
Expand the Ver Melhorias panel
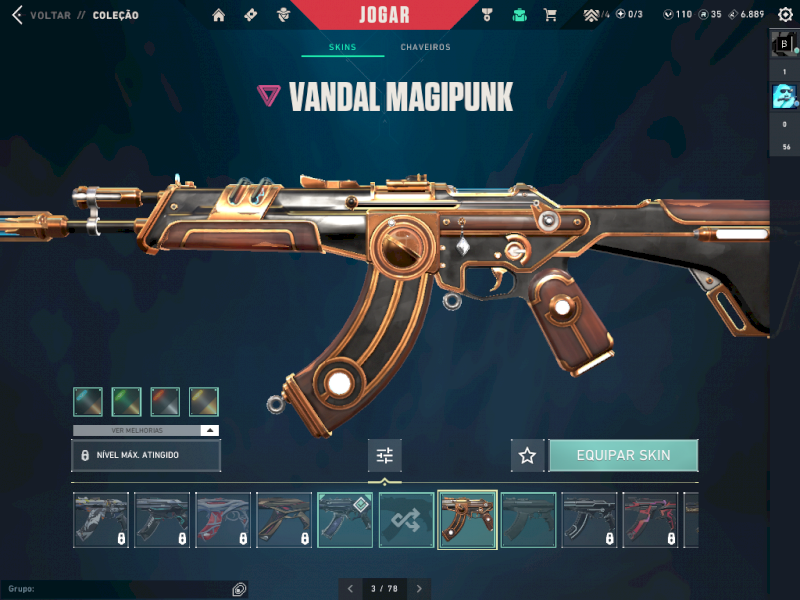(146, 430)
